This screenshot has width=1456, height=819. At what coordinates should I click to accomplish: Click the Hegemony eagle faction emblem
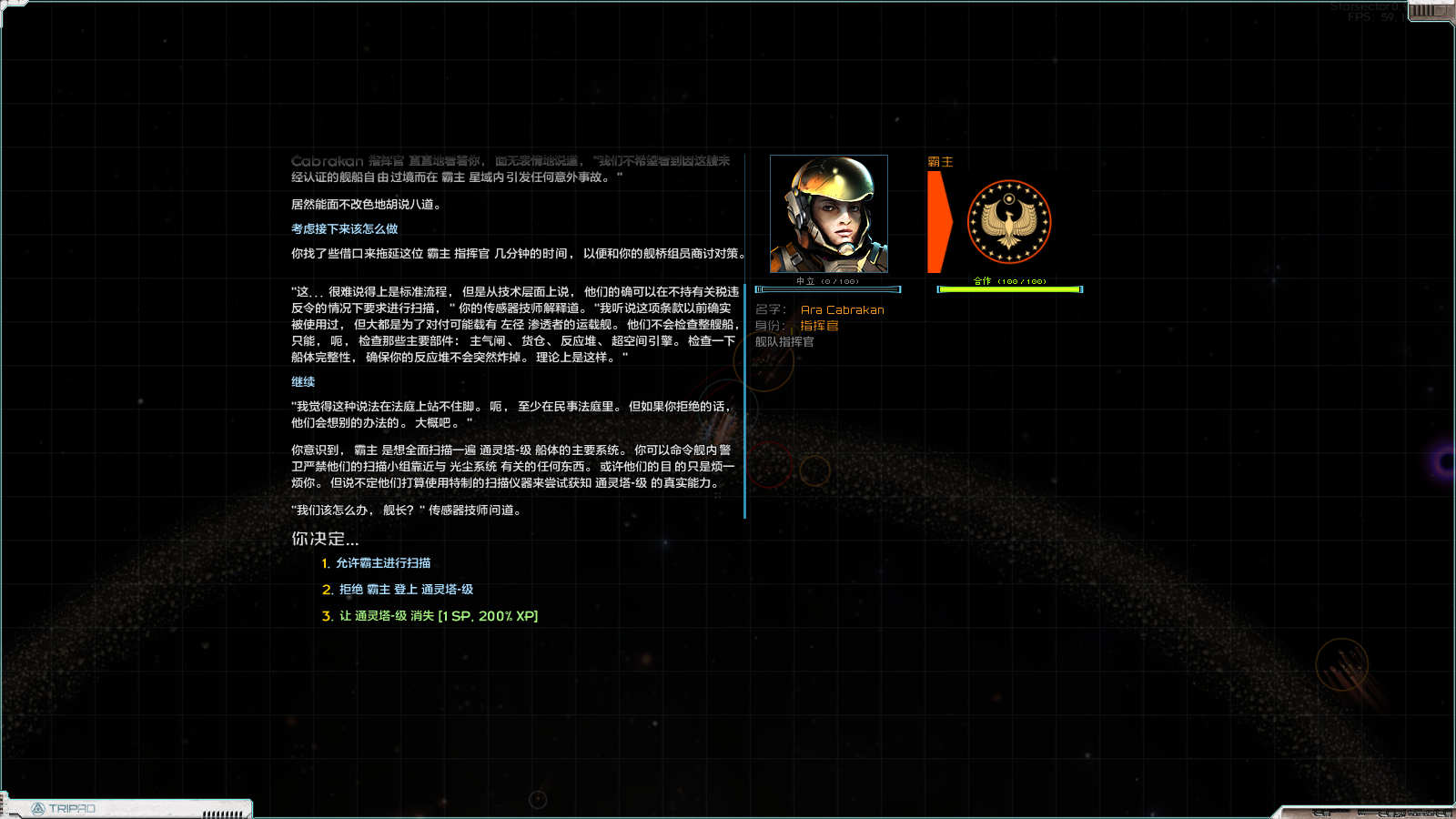pyautogui.click(x=1010, y=223)
